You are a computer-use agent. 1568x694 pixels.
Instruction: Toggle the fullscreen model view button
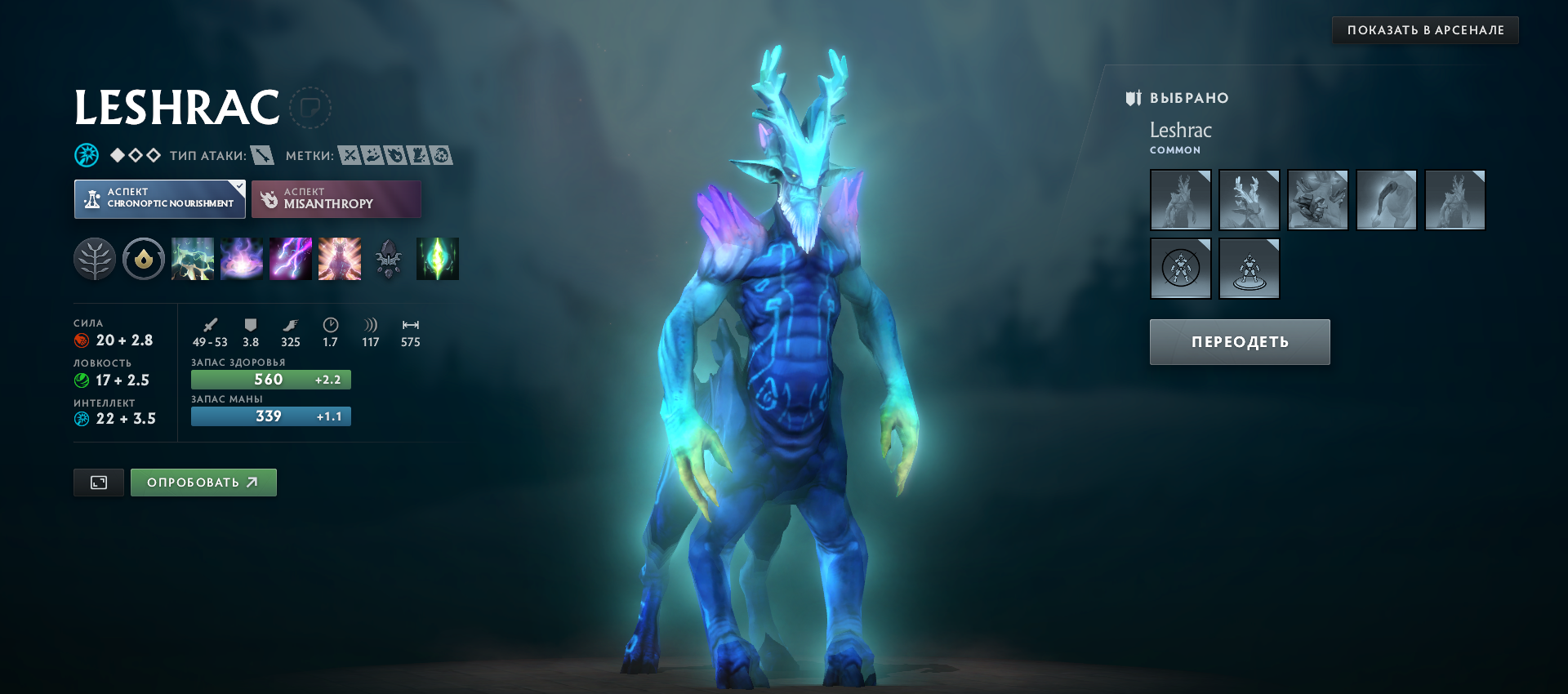(x=99, y=483)
